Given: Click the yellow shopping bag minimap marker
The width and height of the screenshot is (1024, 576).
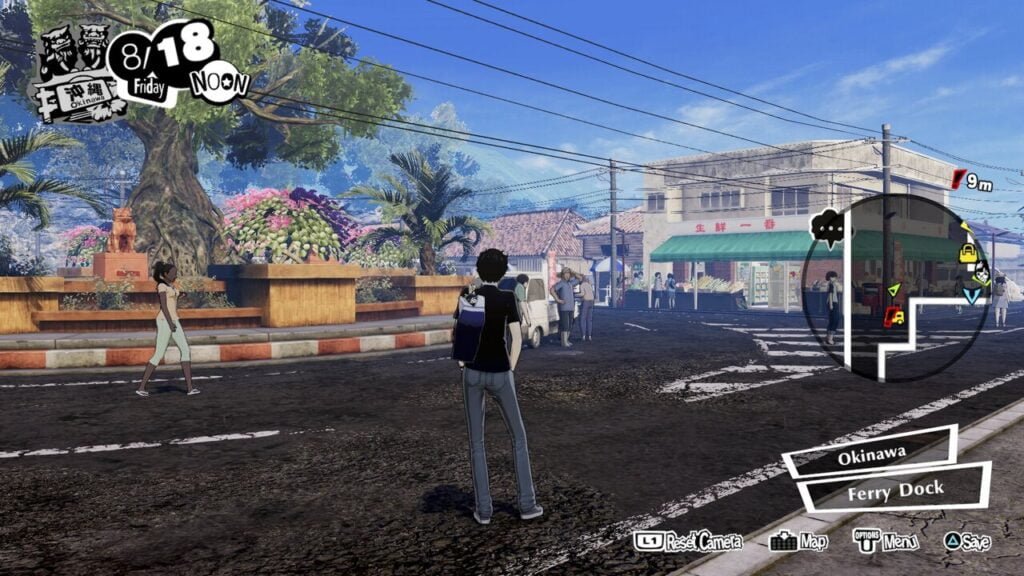Looking at the screenshot, I should tap(968, 253).
